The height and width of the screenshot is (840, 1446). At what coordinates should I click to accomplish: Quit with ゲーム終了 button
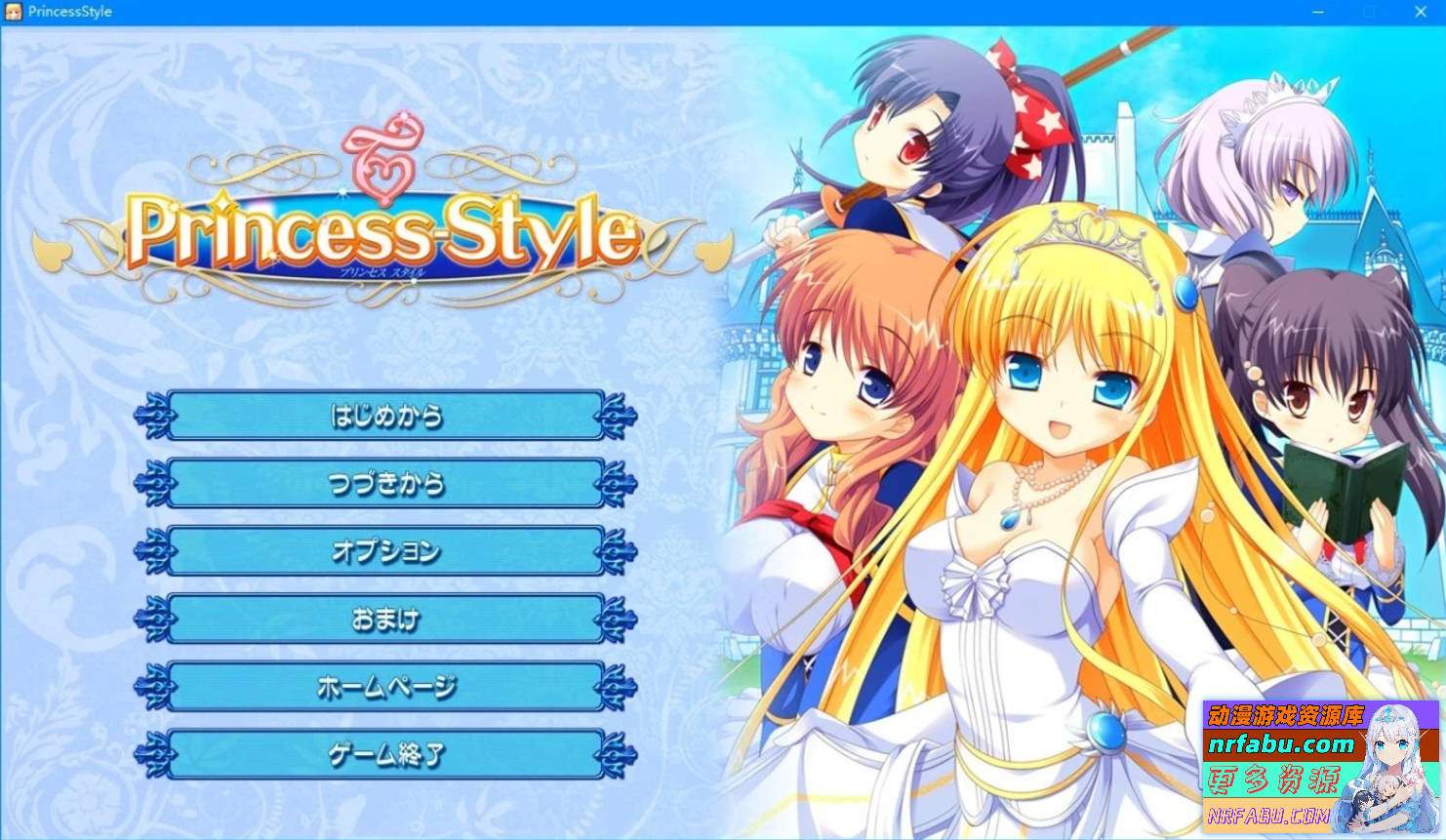(x=385, y=754)
